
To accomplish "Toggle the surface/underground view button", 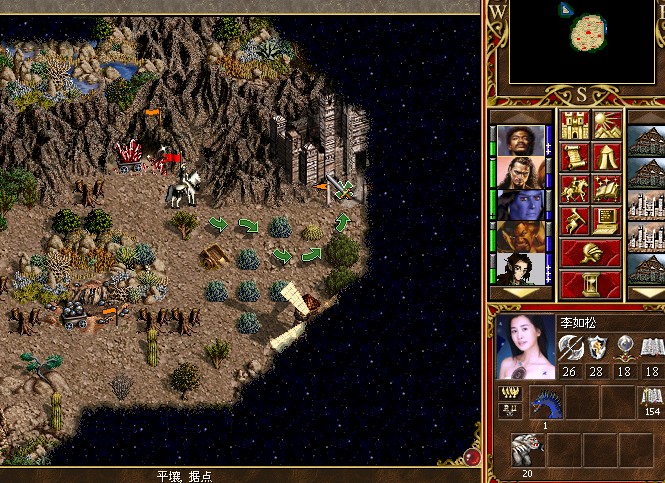I will (607, 126).
